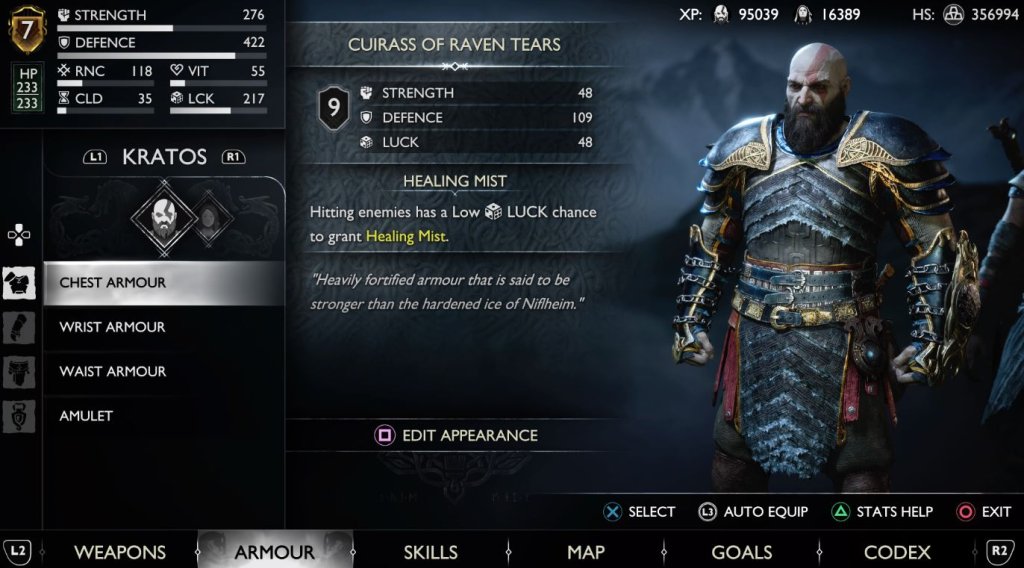Select the Armour tab
The height and width of the screenshot is (568, 1024).
pyautogui.click(x=274, y=551)
